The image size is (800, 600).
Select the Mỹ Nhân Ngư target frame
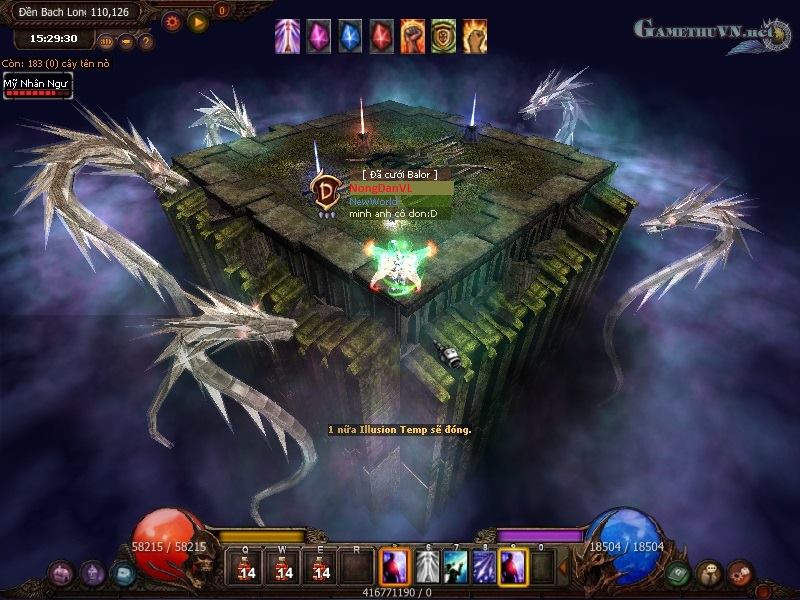[36, 87]
